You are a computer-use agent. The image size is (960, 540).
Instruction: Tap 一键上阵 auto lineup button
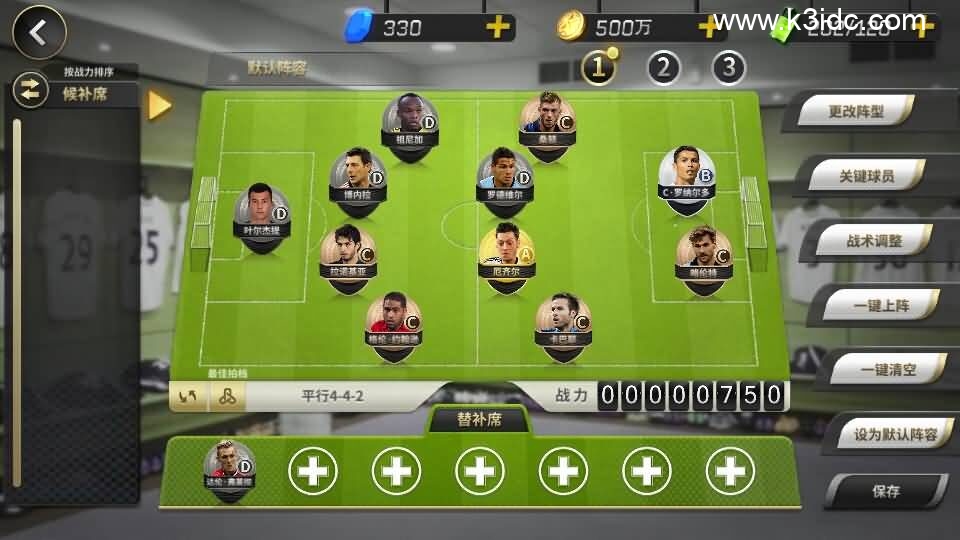point(881,306)
